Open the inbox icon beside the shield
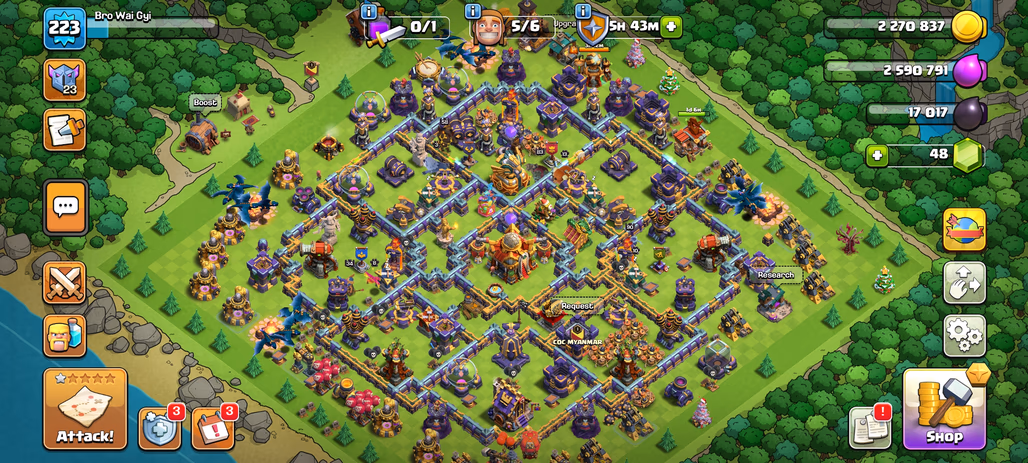 (212, 427)
